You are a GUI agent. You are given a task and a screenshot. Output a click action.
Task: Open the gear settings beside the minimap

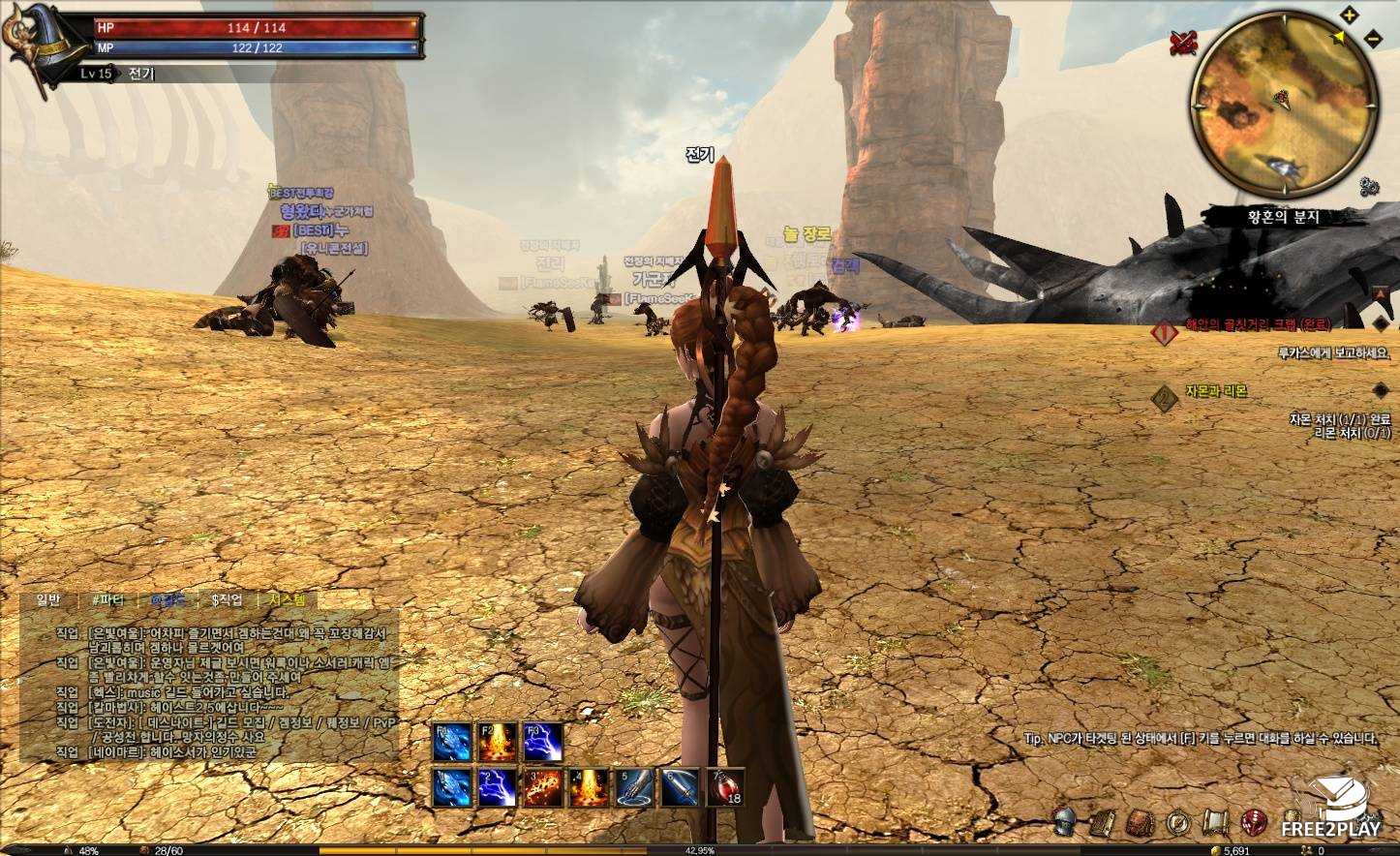(x=1369, y=184)
